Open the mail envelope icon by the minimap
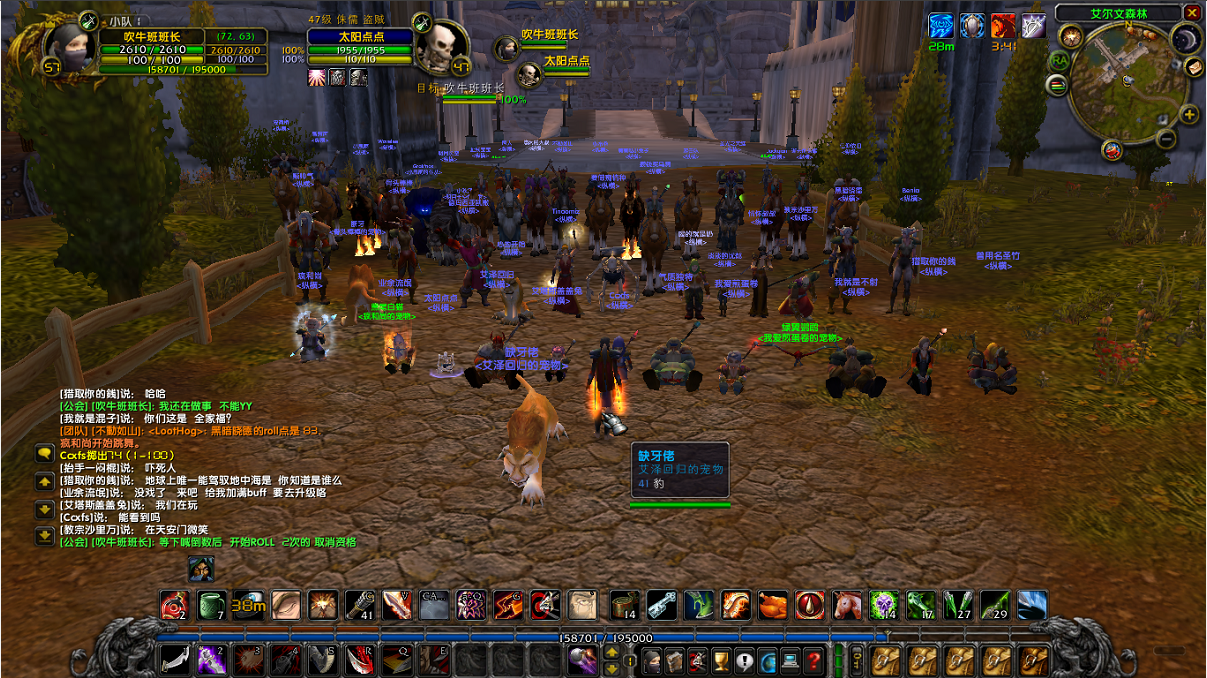This screenshot has width=1207, height=678. (x=1193, y=67)
